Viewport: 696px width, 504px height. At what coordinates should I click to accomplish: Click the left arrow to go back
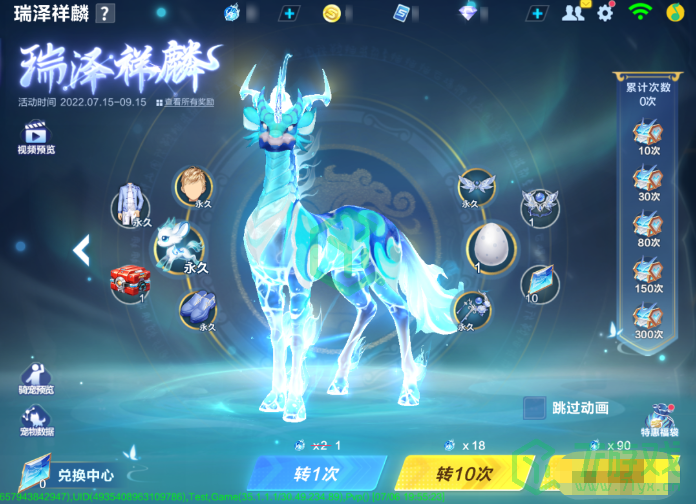point(81,249)
